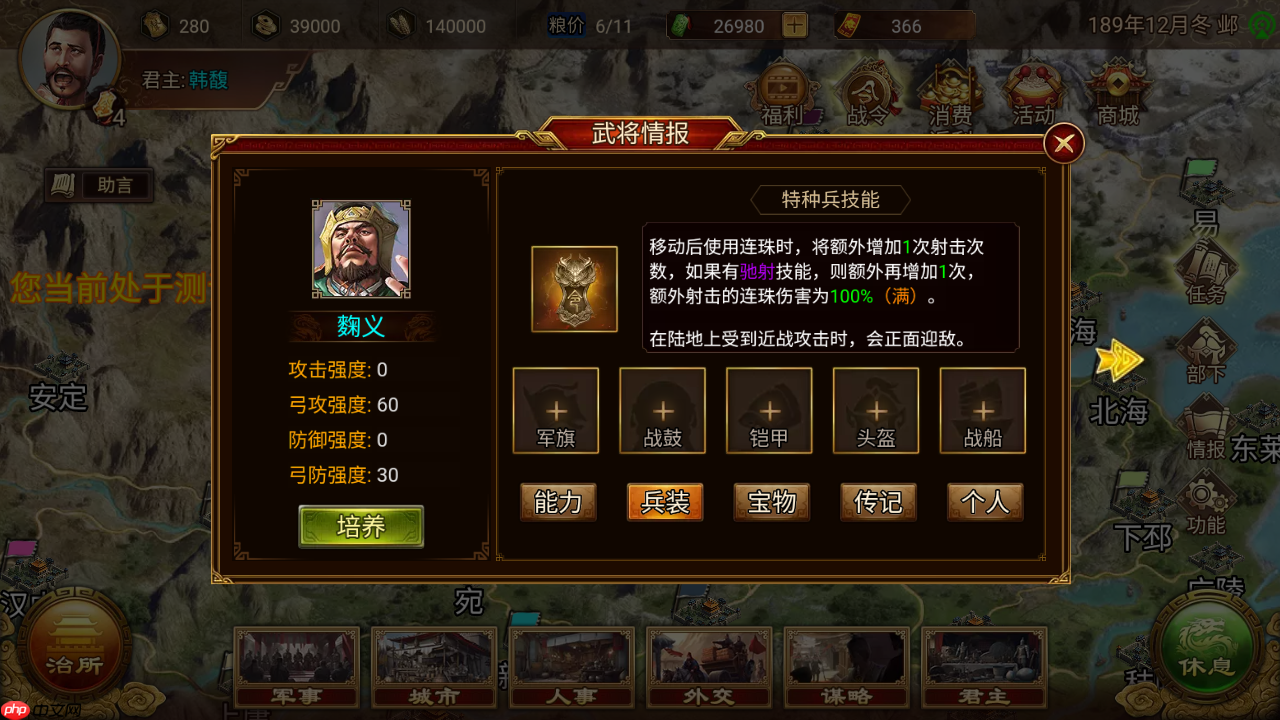The width and height of the screenshot is (1280, 720).
Task: Open the 助言 advice panel
Action: click(x=98, y=184)
